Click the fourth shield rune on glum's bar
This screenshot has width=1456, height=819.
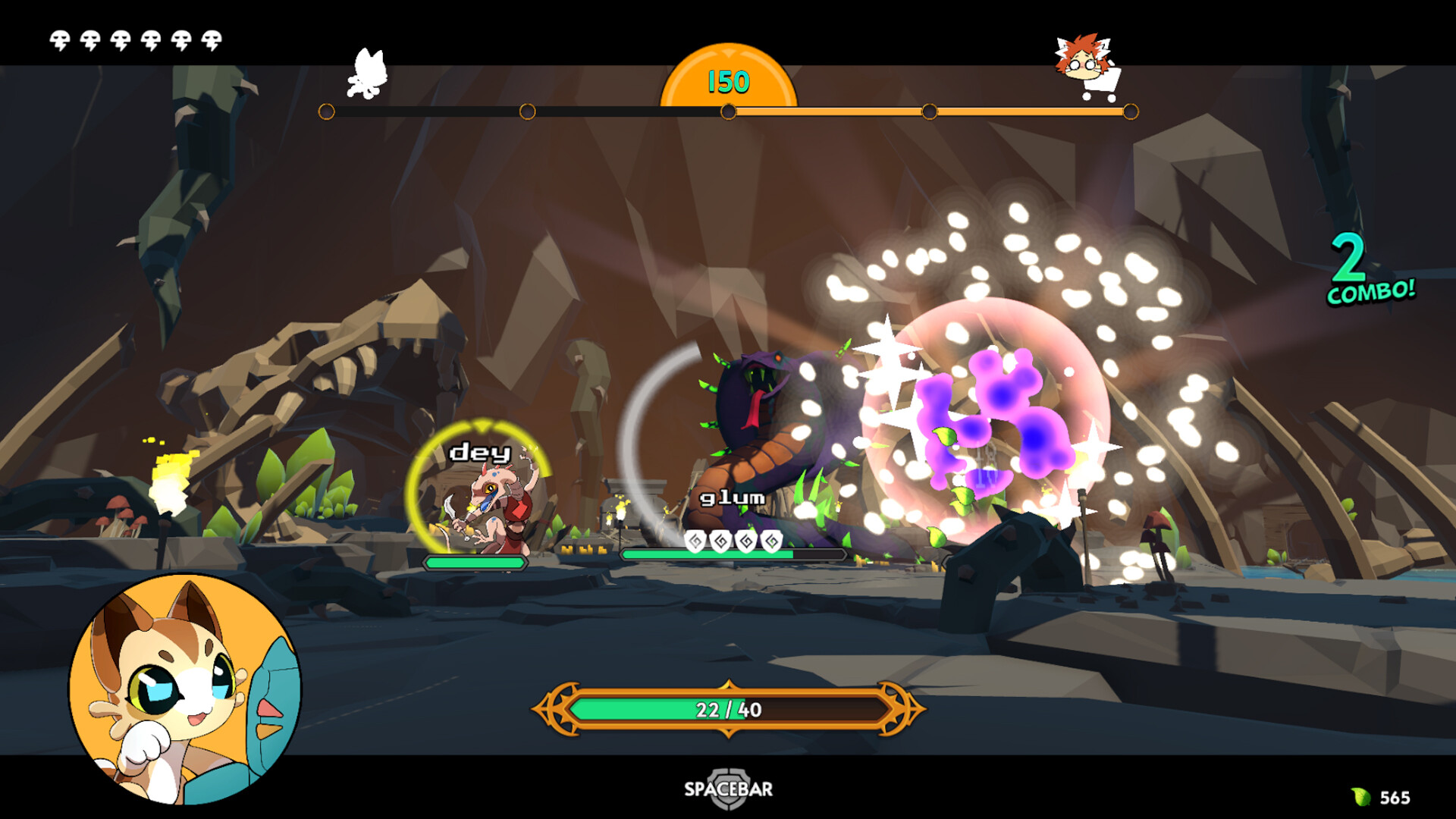click(x=771, y=542)
